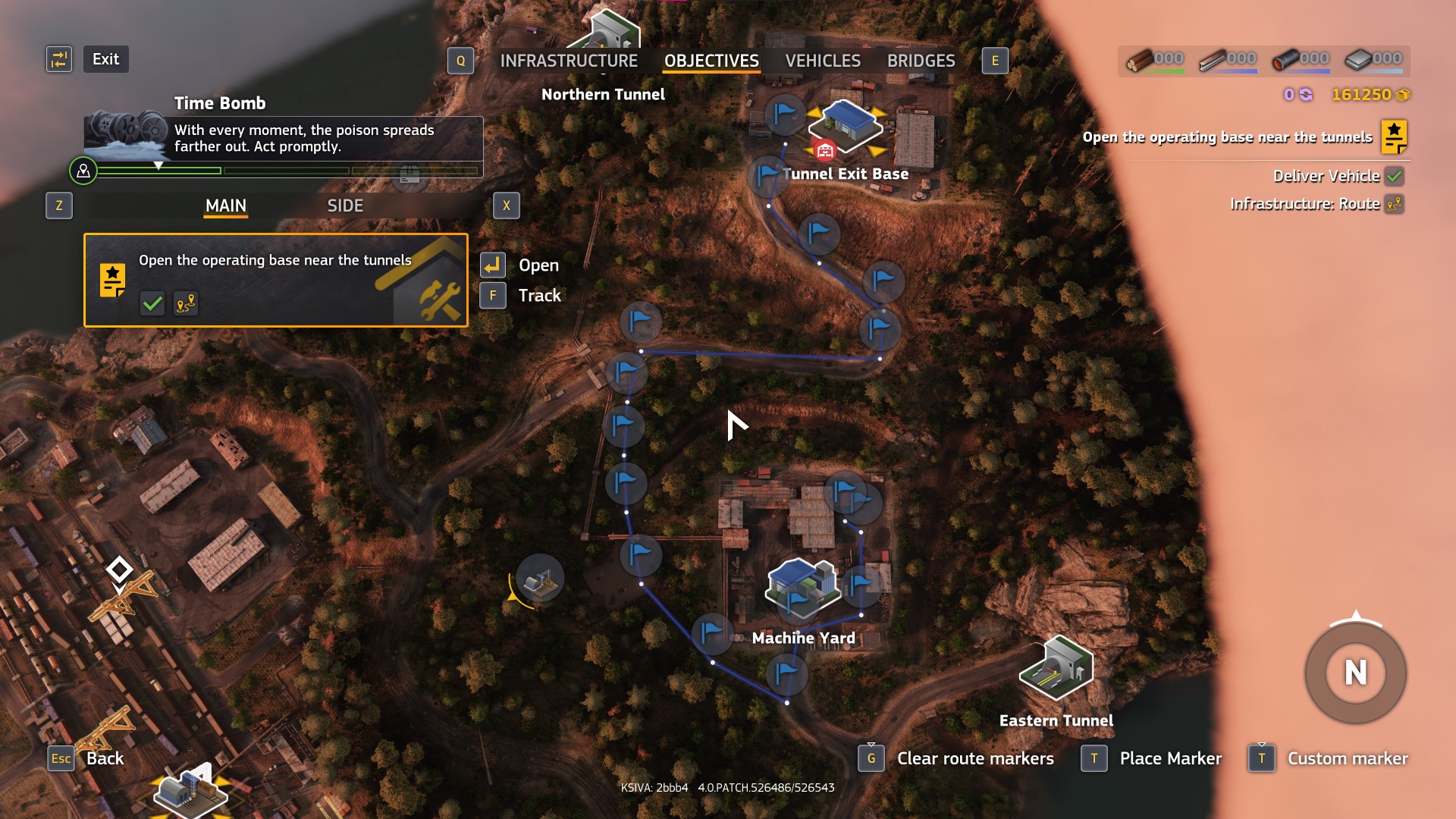This screenshot has height=819, width=1456.
Task: Switch to Main objectives list
Action: (226, 206)
